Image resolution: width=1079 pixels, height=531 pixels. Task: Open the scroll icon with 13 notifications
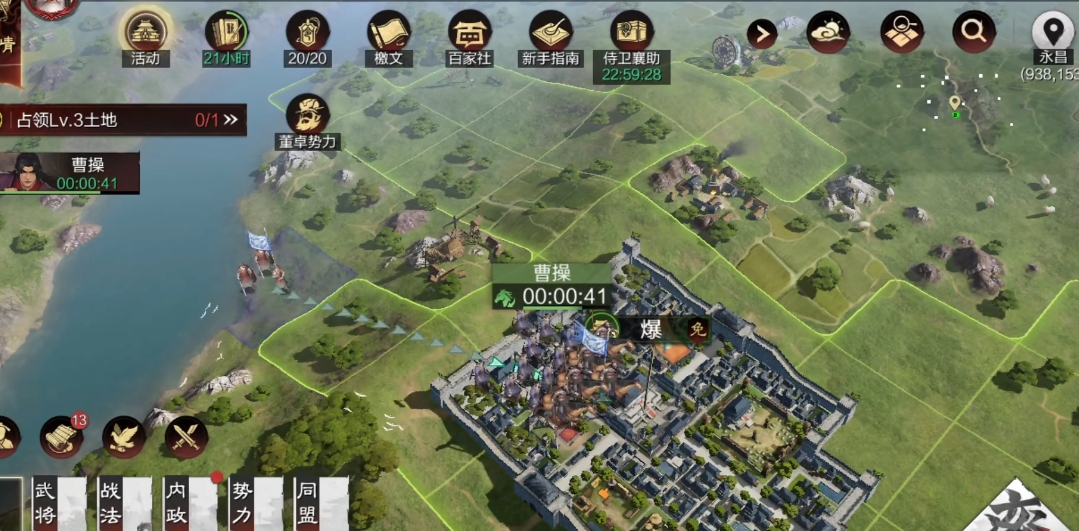point(62,437)
